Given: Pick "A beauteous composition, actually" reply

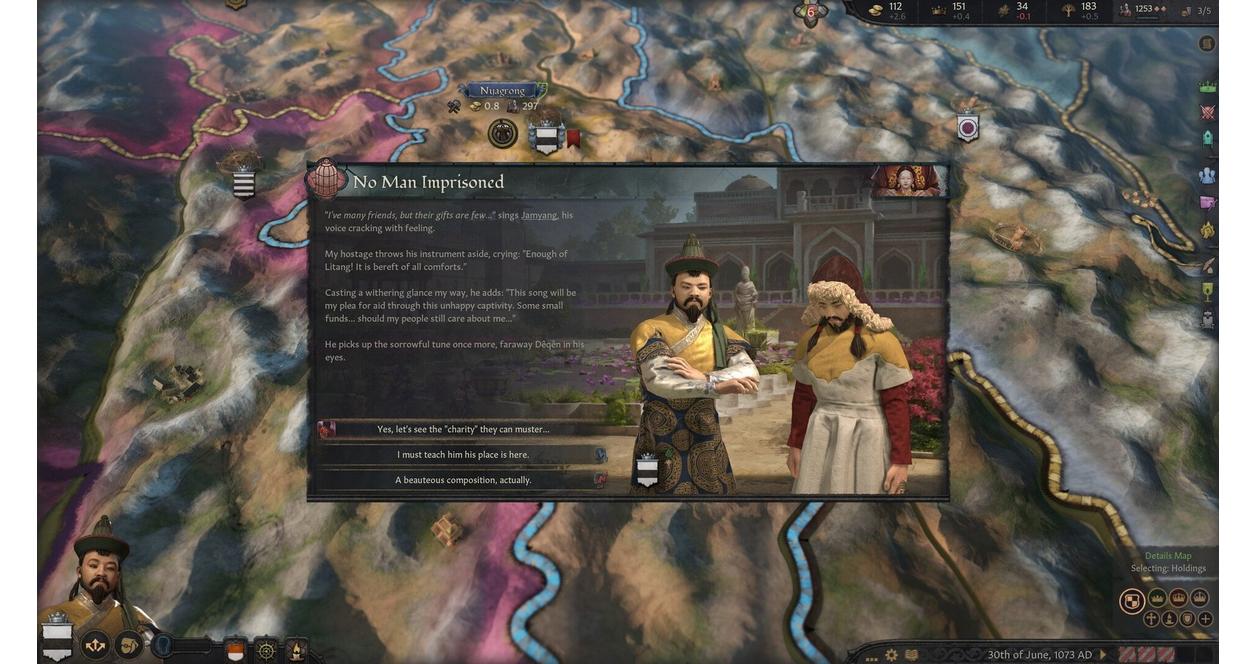Looking at the screenshot, I should point(462,480).
